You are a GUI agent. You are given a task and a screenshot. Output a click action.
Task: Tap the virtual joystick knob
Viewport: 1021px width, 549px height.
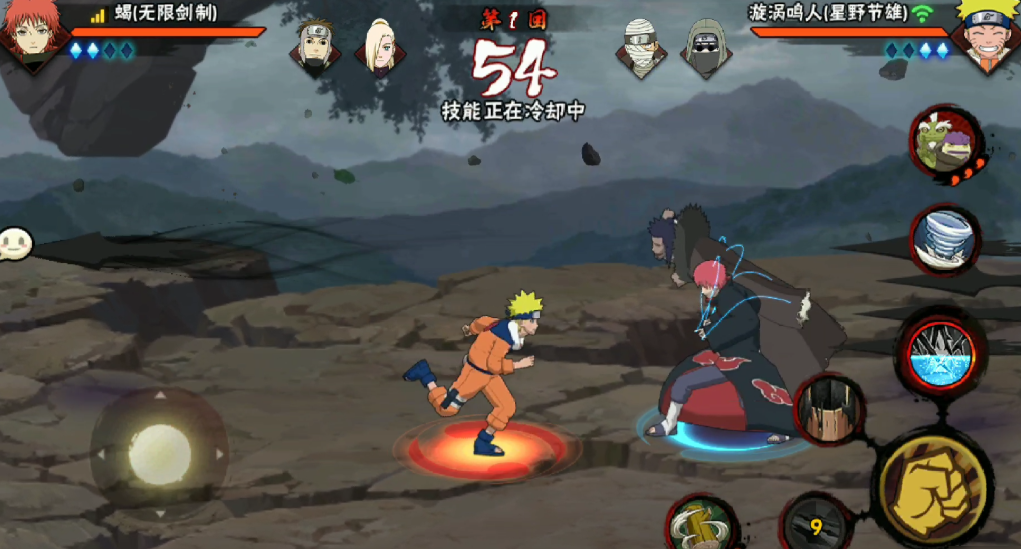(159, 450)
